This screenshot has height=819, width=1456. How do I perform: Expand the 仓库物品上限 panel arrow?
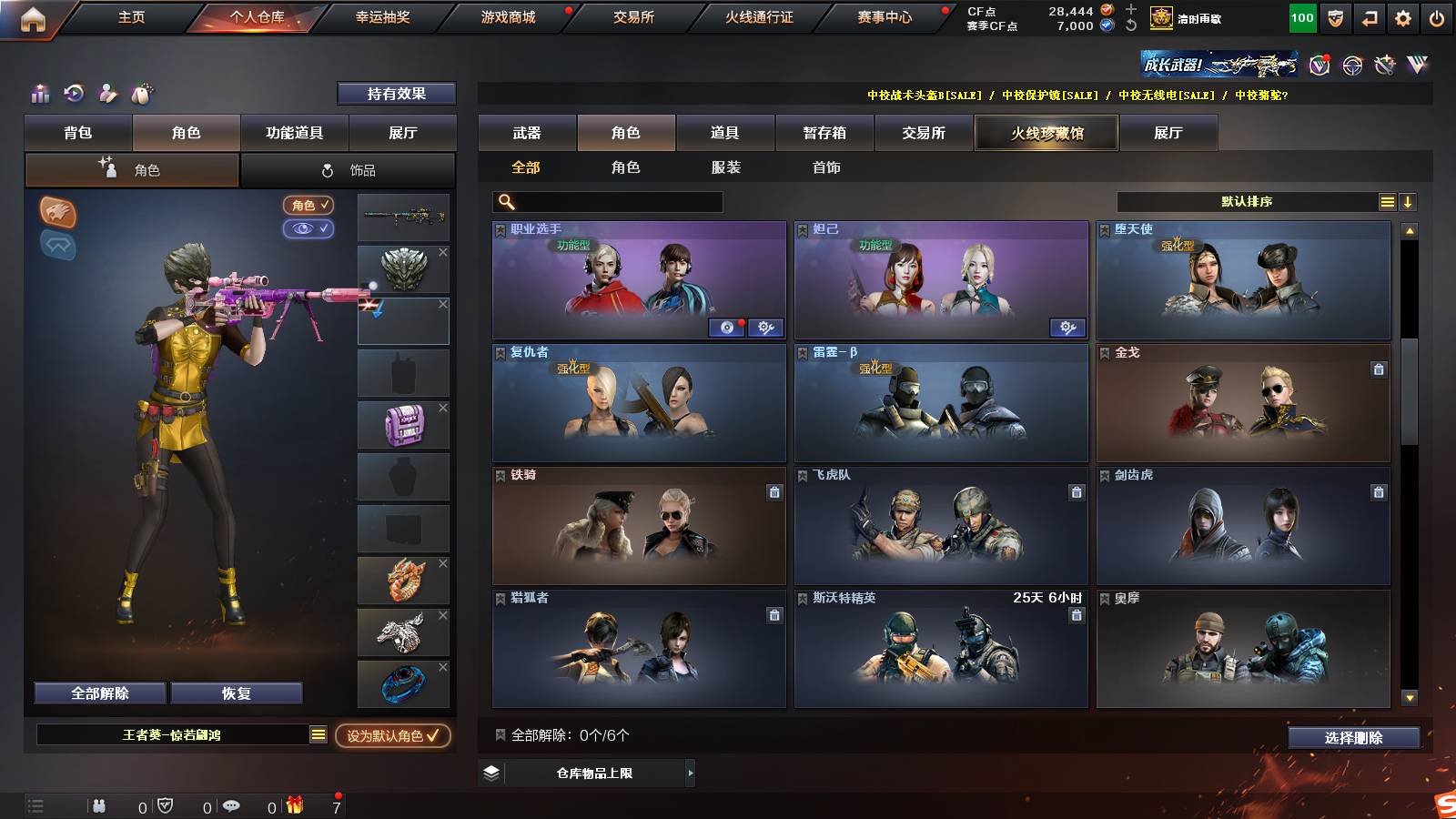(x=691, y=775)
